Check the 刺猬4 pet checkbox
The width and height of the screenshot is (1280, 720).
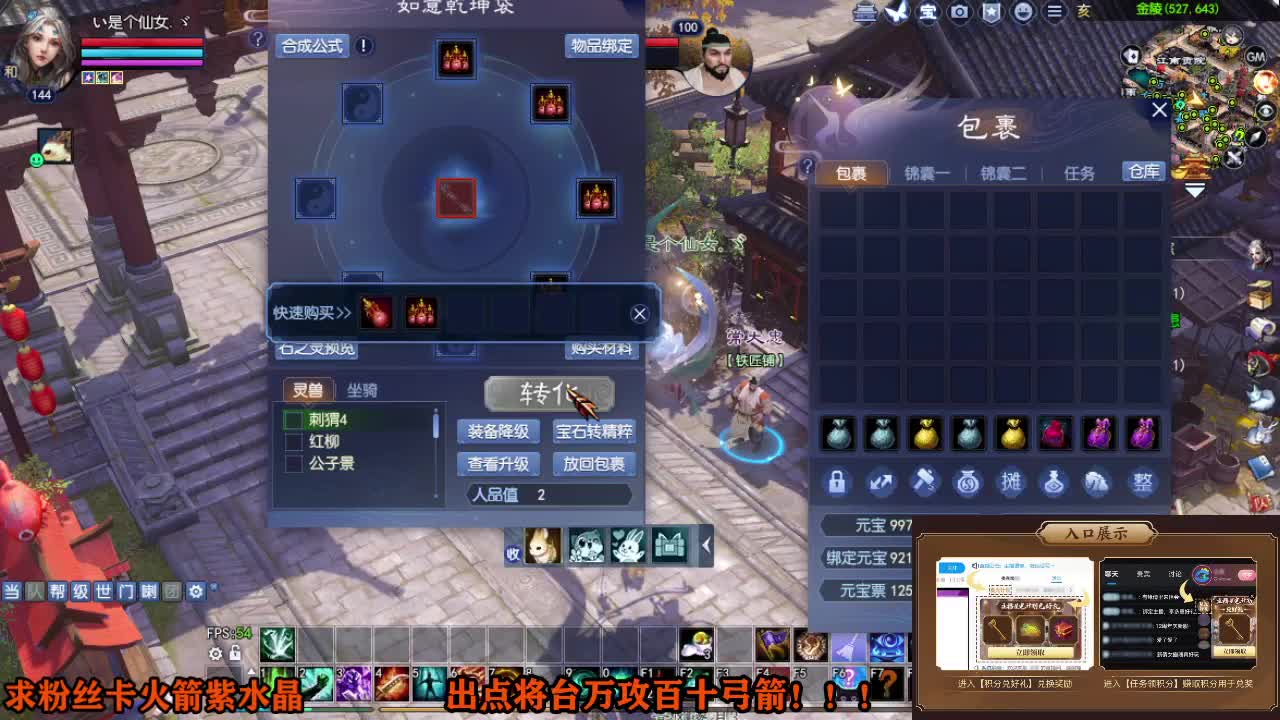tap(293, 417)
